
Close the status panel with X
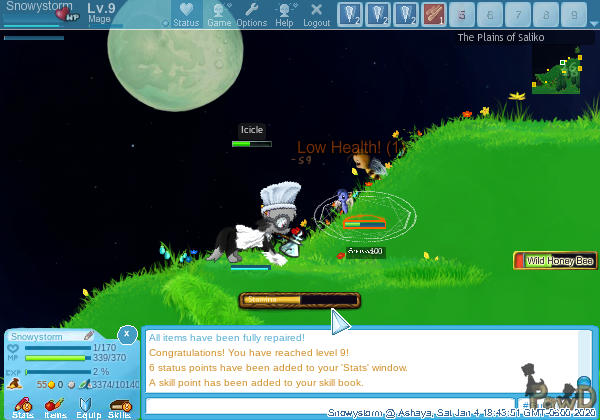[x=127, y=334]
